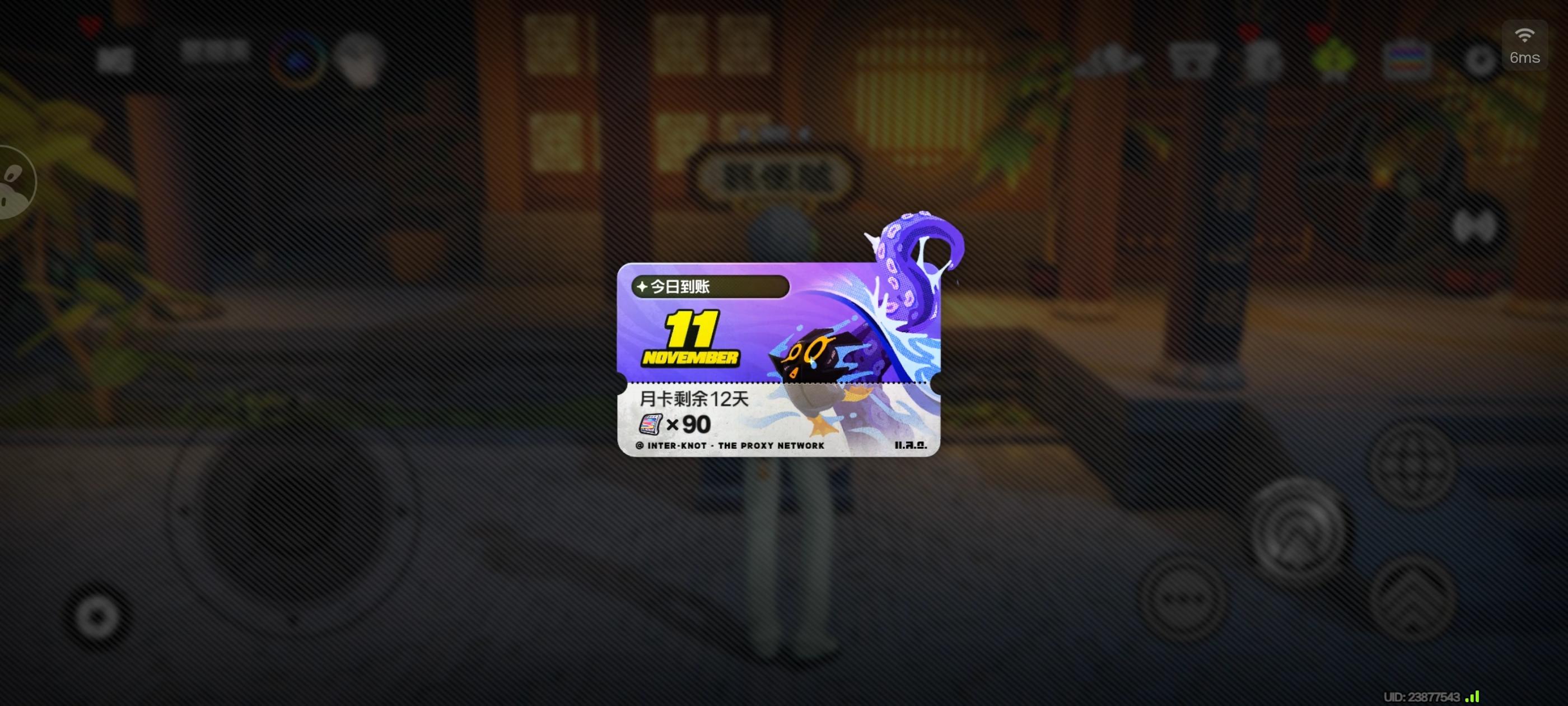The image size is (1568, 706).
Task: Tap the colorful film-card icon near top right
Action: click(x=1406, y=59)
